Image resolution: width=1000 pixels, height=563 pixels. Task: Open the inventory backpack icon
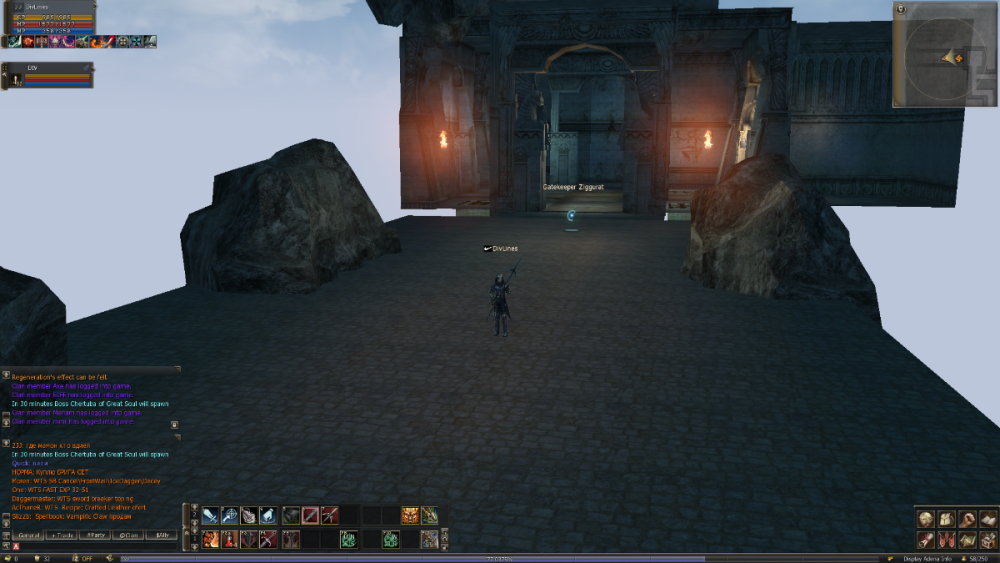click(x=945, y=519)
